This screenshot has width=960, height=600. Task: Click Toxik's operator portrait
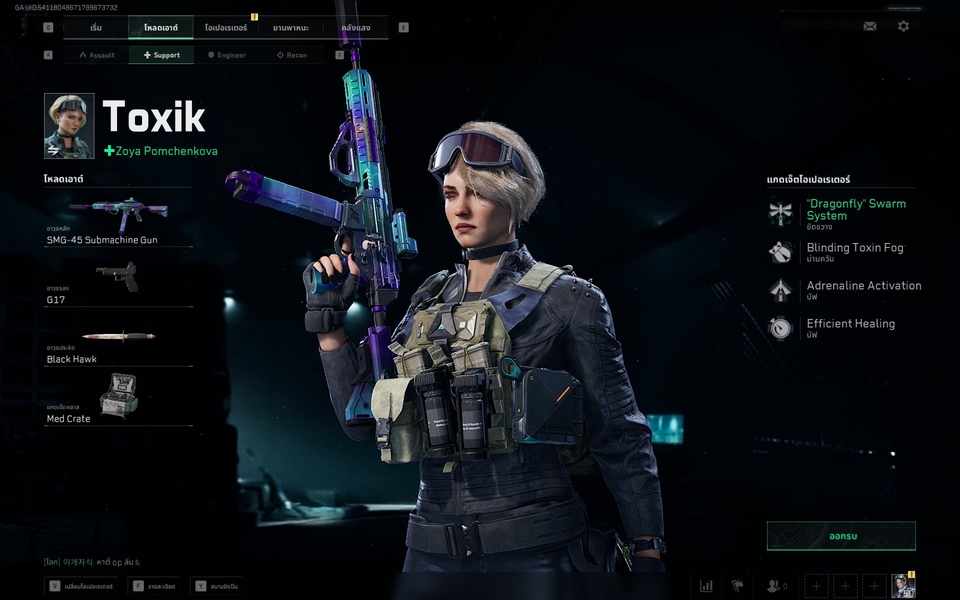tap(69, 126)
